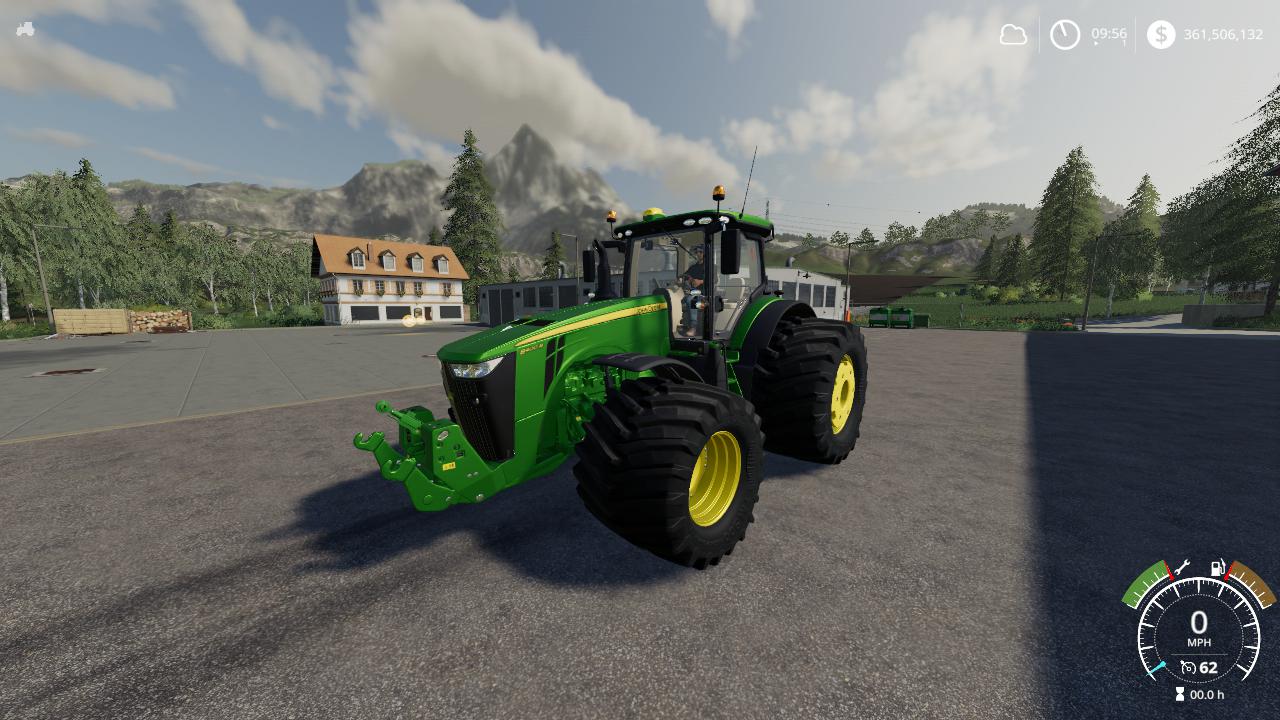The image size is (1280, 720).
Task: Click the 00.0 h hours counter
Action: click(1205, 694)
